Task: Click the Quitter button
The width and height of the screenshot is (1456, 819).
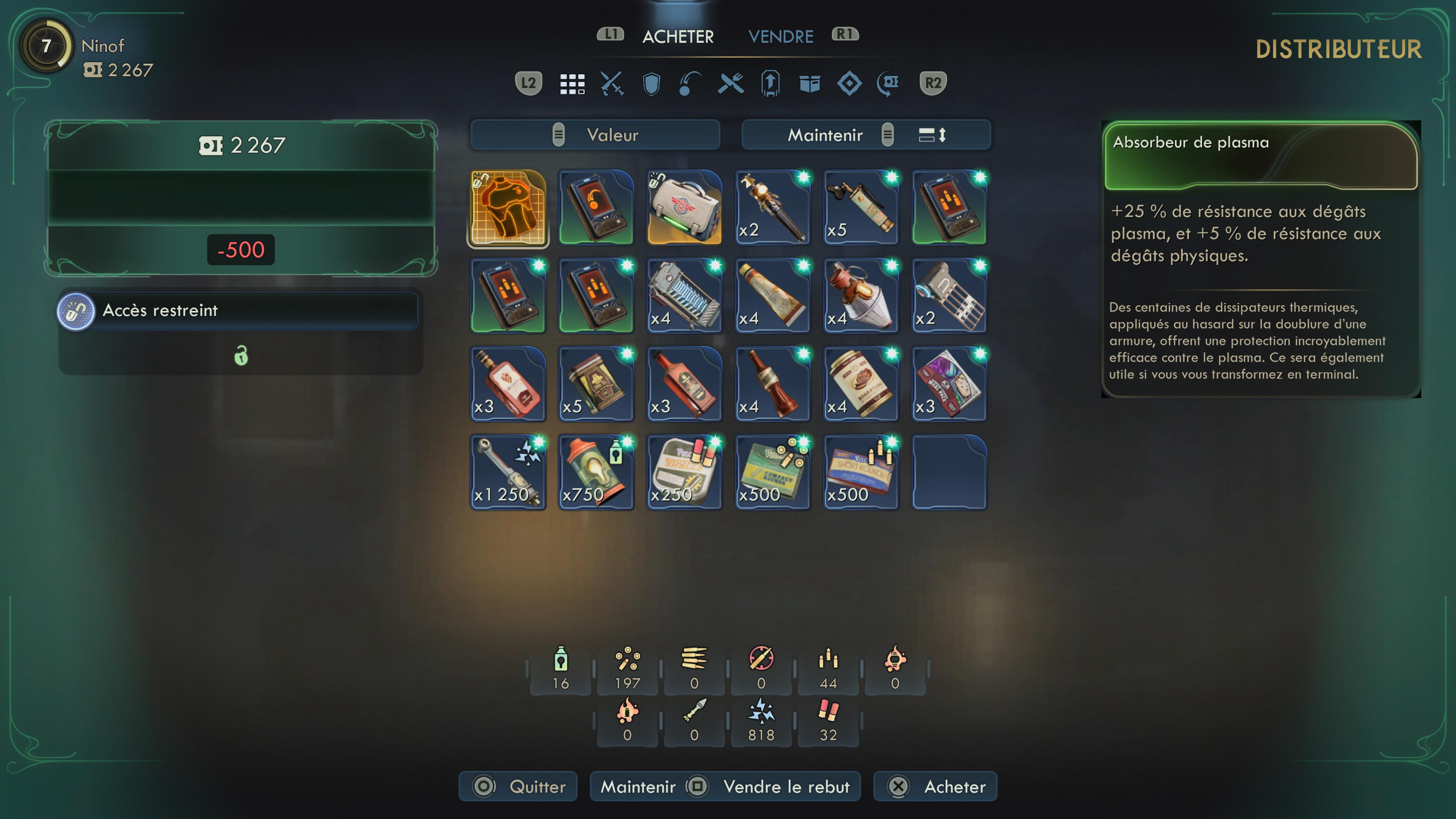Action: pos(518,786)
